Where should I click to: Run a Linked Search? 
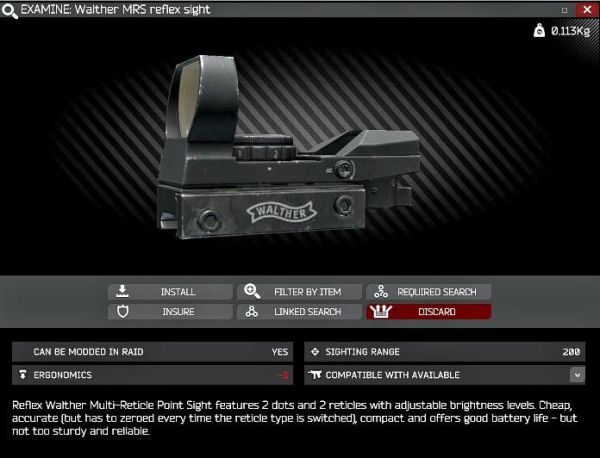299,312
